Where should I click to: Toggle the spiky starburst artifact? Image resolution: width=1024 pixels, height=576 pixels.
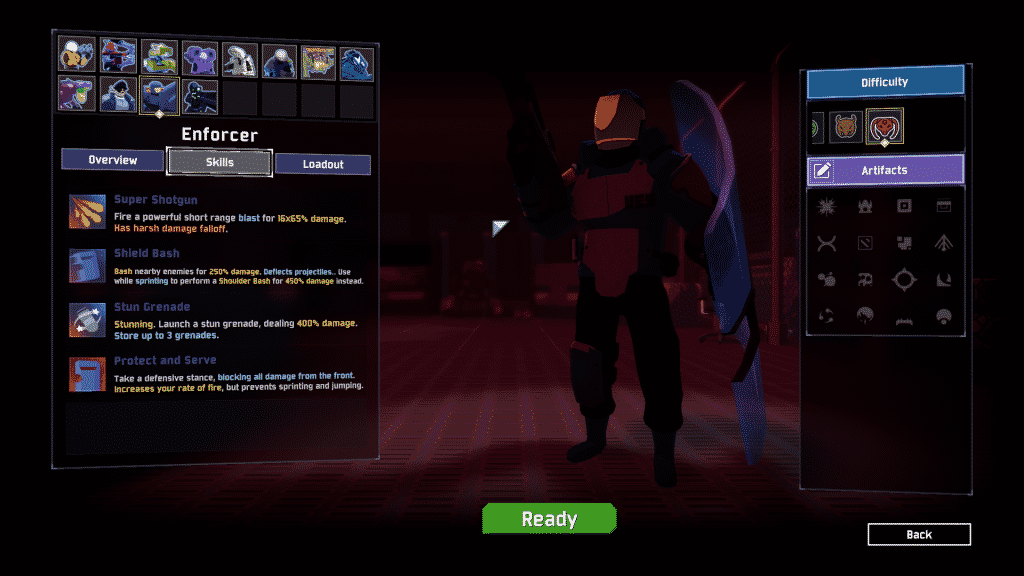(827, 207)
